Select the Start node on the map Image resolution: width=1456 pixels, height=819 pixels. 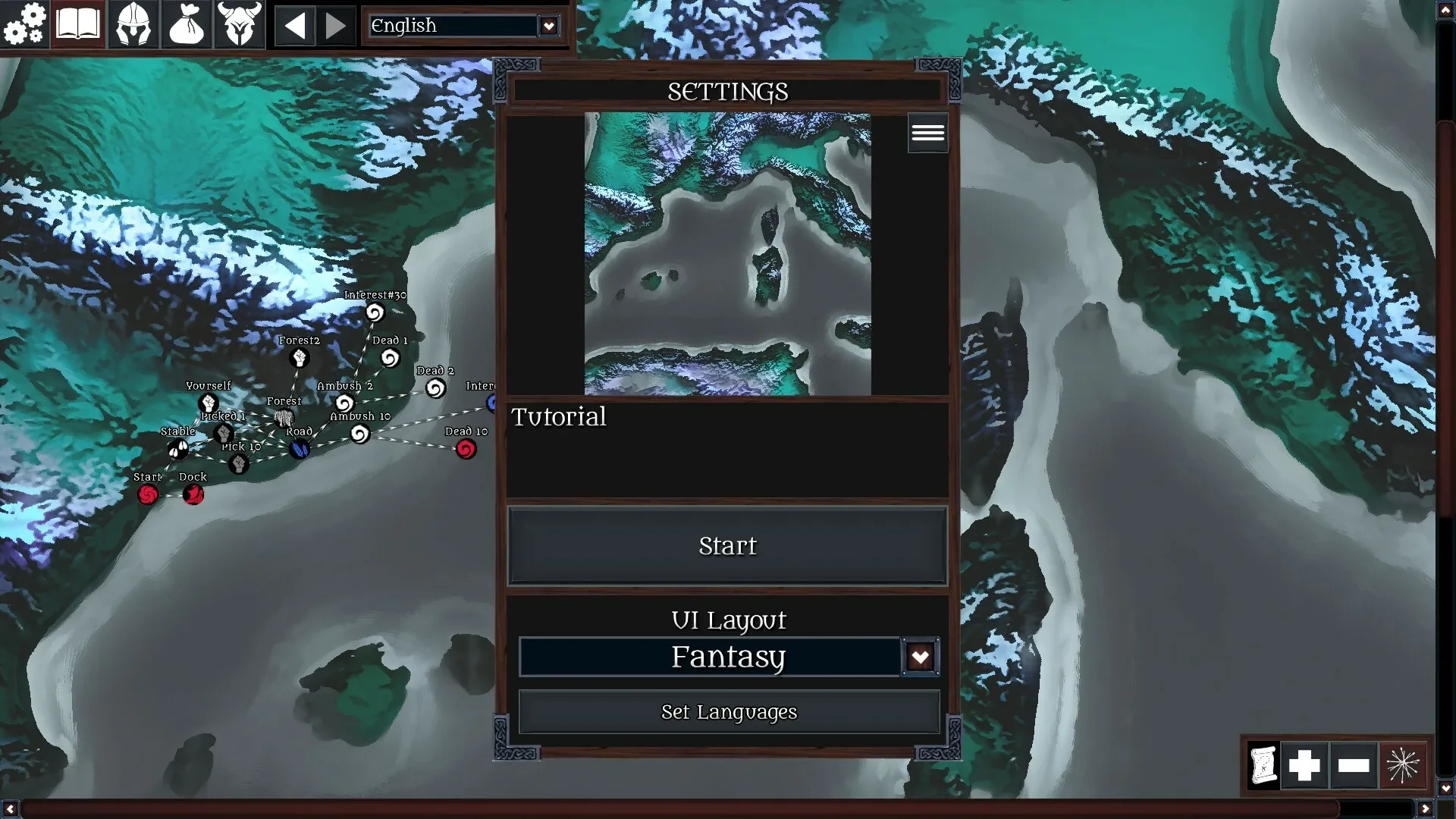(x=148, y=494)
